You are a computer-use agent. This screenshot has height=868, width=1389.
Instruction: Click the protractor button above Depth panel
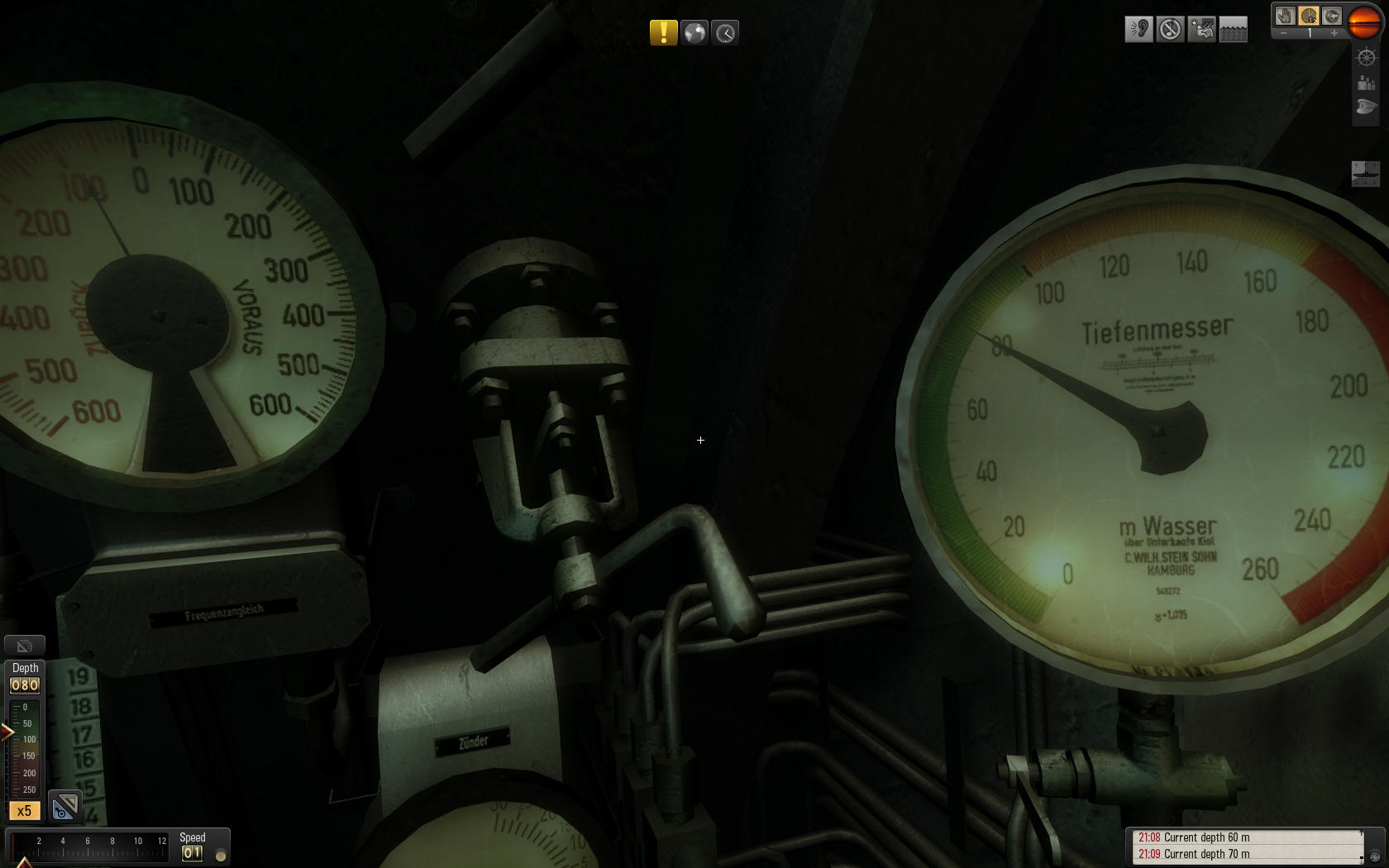coord(25,646)
